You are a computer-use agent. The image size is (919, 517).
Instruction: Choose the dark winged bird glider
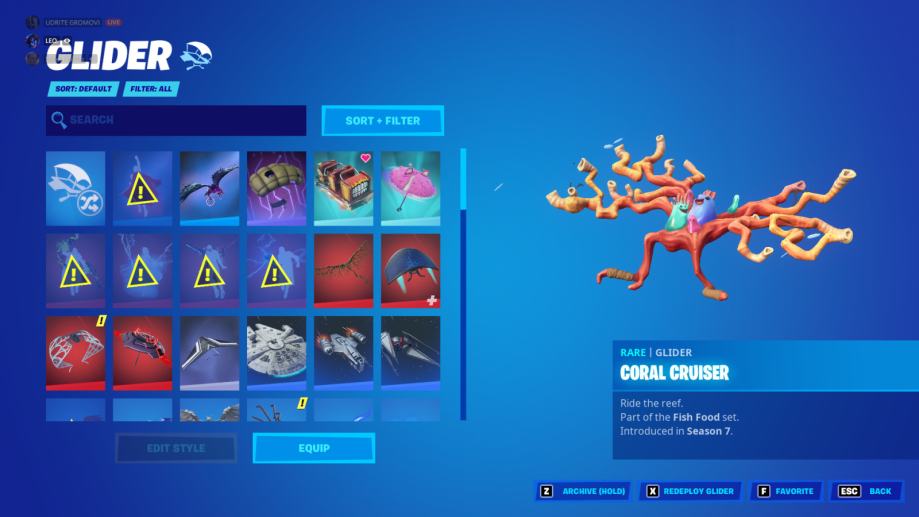point(209,189)
